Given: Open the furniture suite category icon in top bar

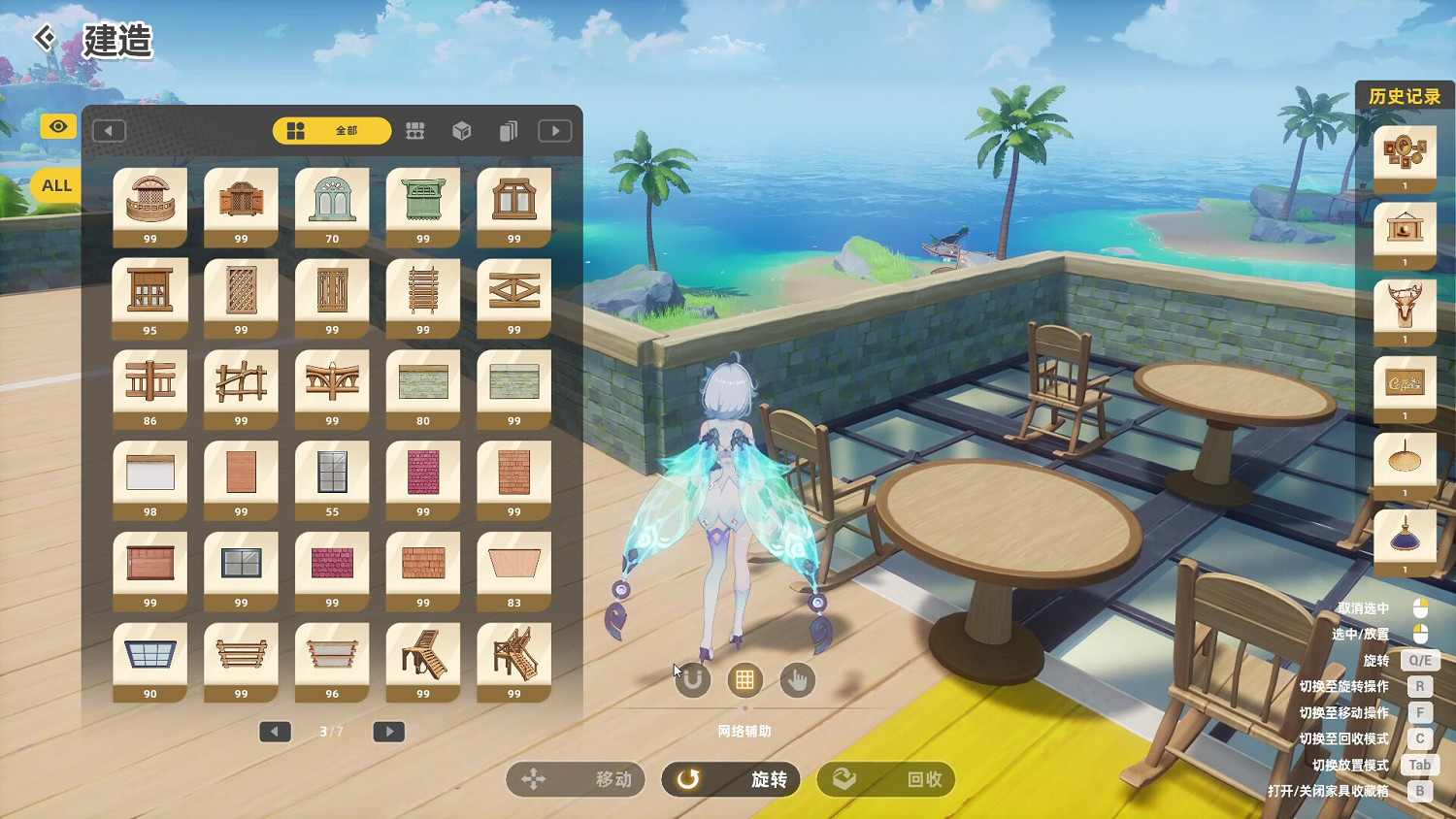Looking at the screenshot, I should click(x=414, y=130).
